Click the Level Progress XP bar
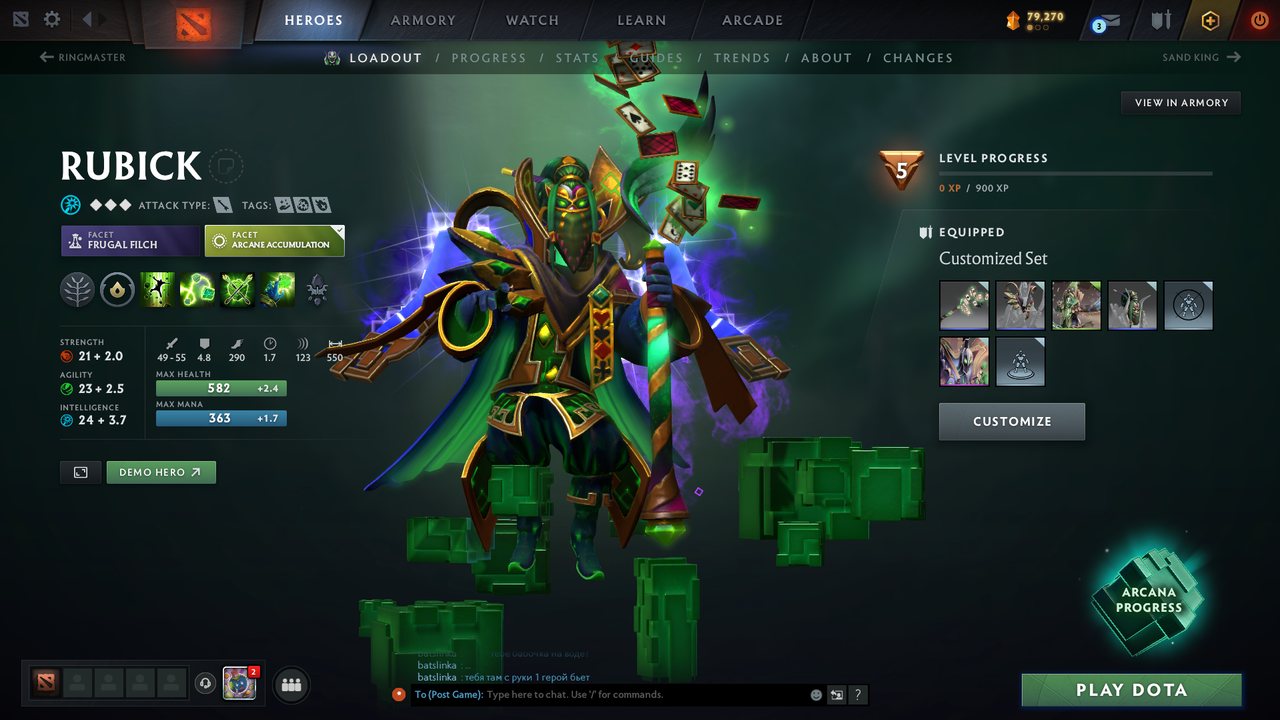The height and width of the screenshot is (720, 1280). click(x=1076, y=173)
